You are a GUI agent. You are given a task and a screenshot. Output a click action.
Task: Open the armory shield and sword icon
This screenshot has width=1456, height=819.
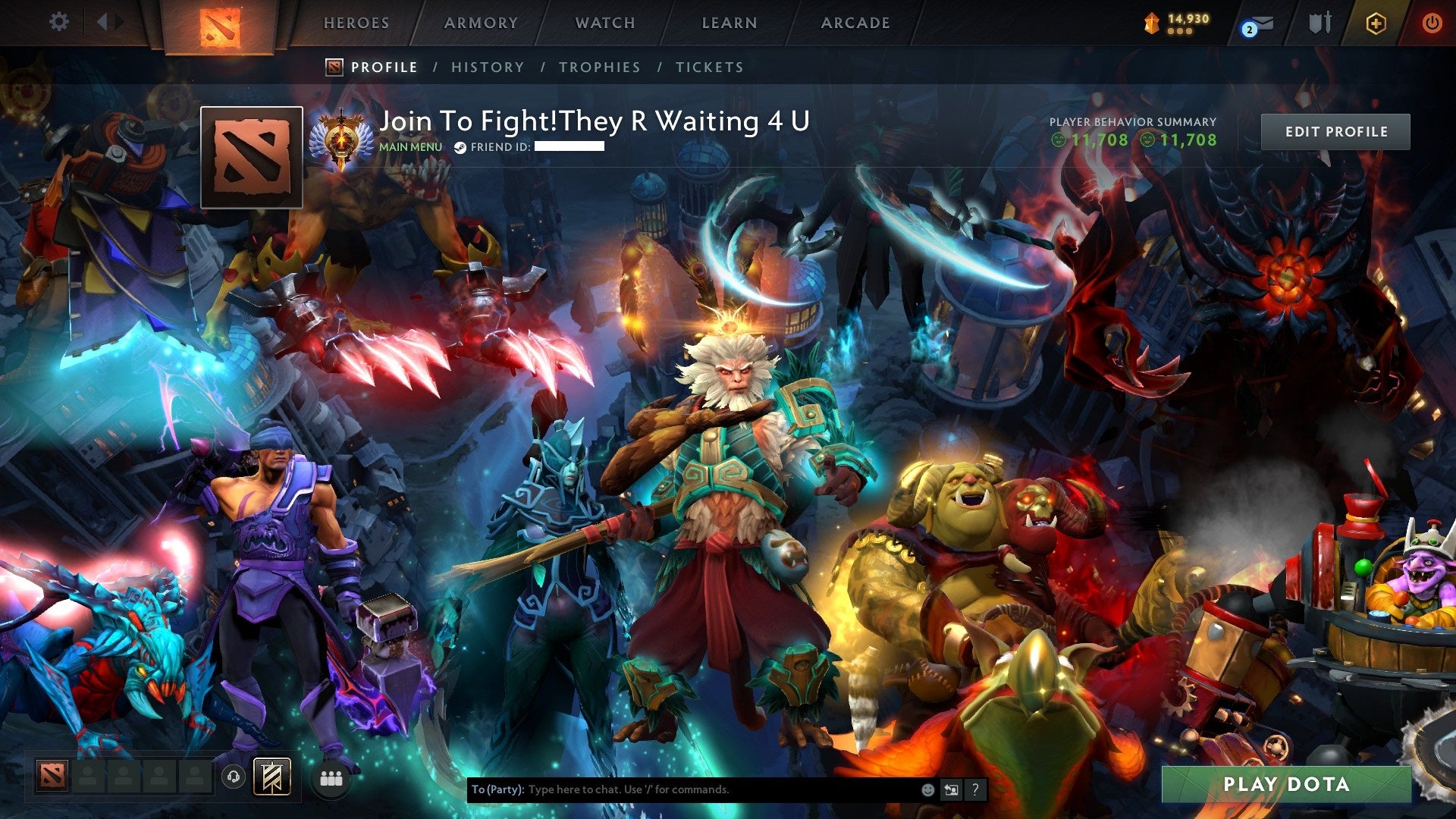pos(1320,23)
